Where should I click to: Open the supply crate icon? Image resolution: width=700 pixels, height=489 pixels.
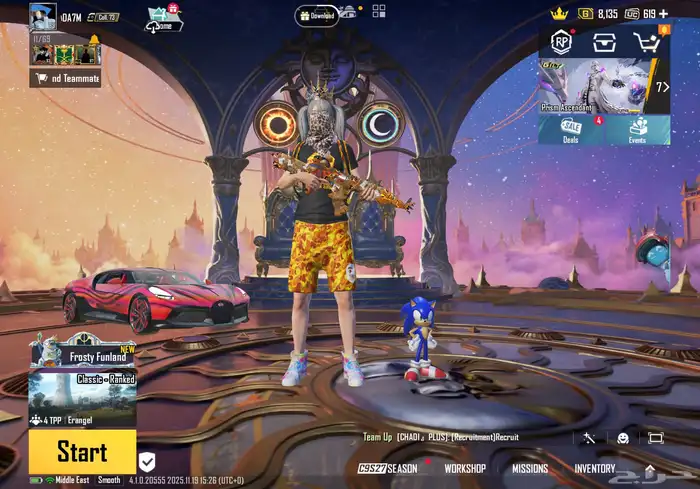point(603,42)
